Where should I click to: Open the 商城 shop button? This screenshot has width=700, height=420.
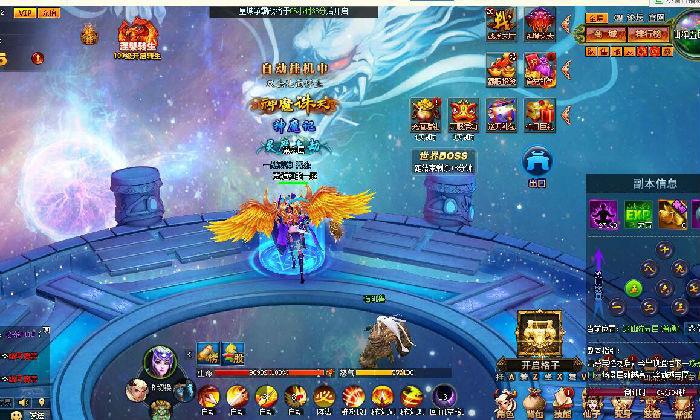(x=608, y=34)
